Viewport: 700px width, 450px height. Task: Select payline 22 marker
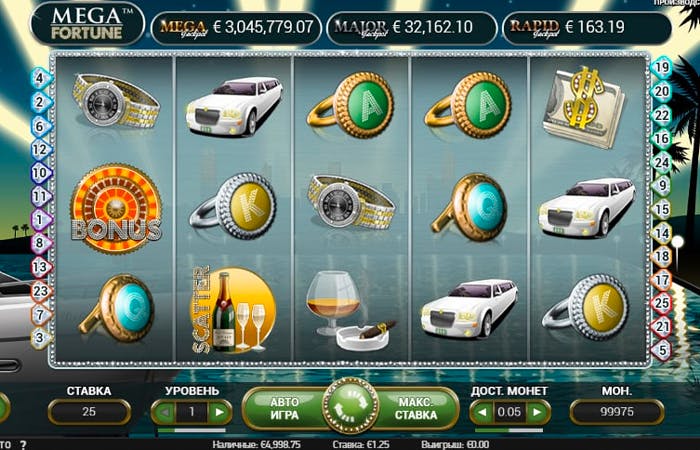[x=661, y=114]
